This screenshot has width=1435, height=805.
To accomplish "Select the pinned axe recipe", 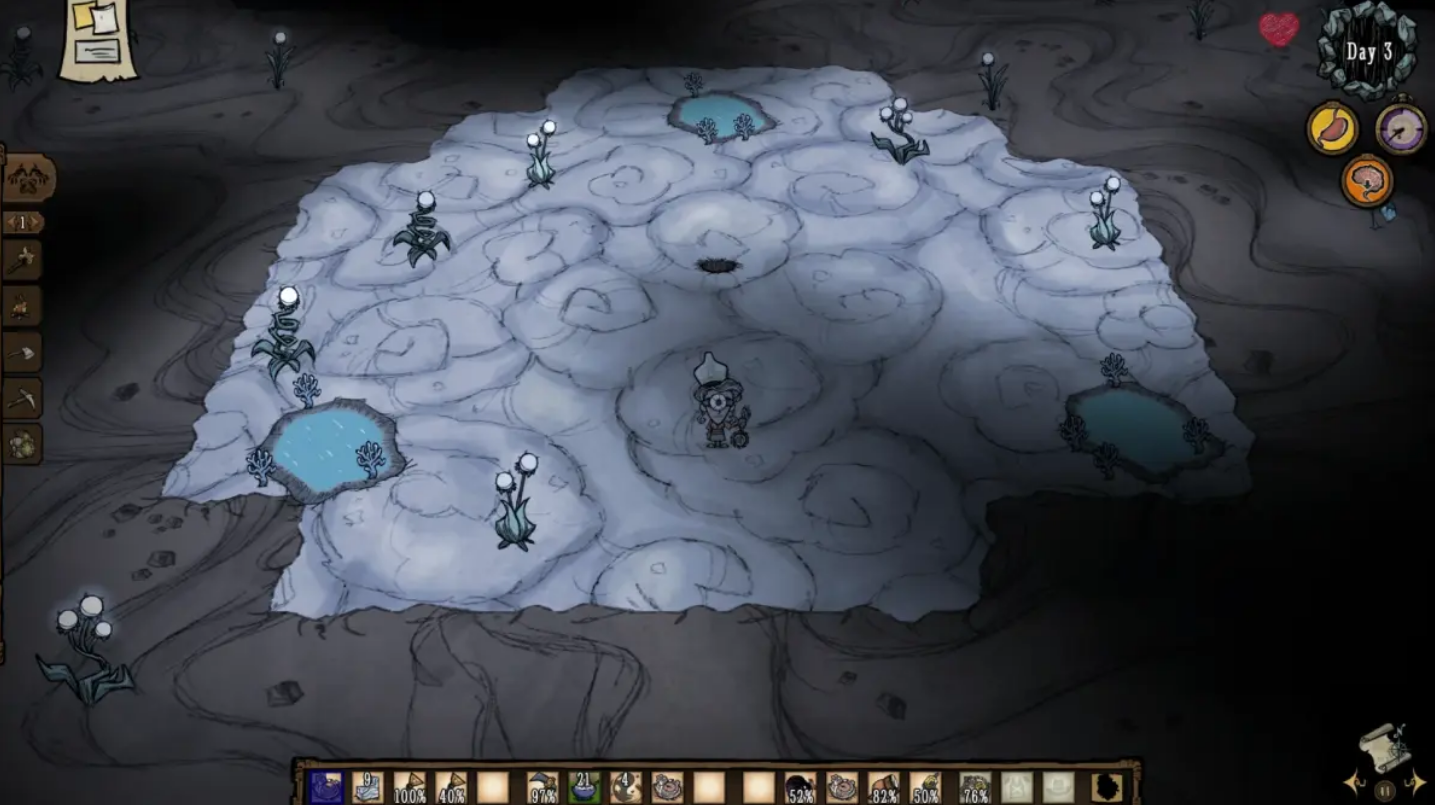I will point(22,352).
